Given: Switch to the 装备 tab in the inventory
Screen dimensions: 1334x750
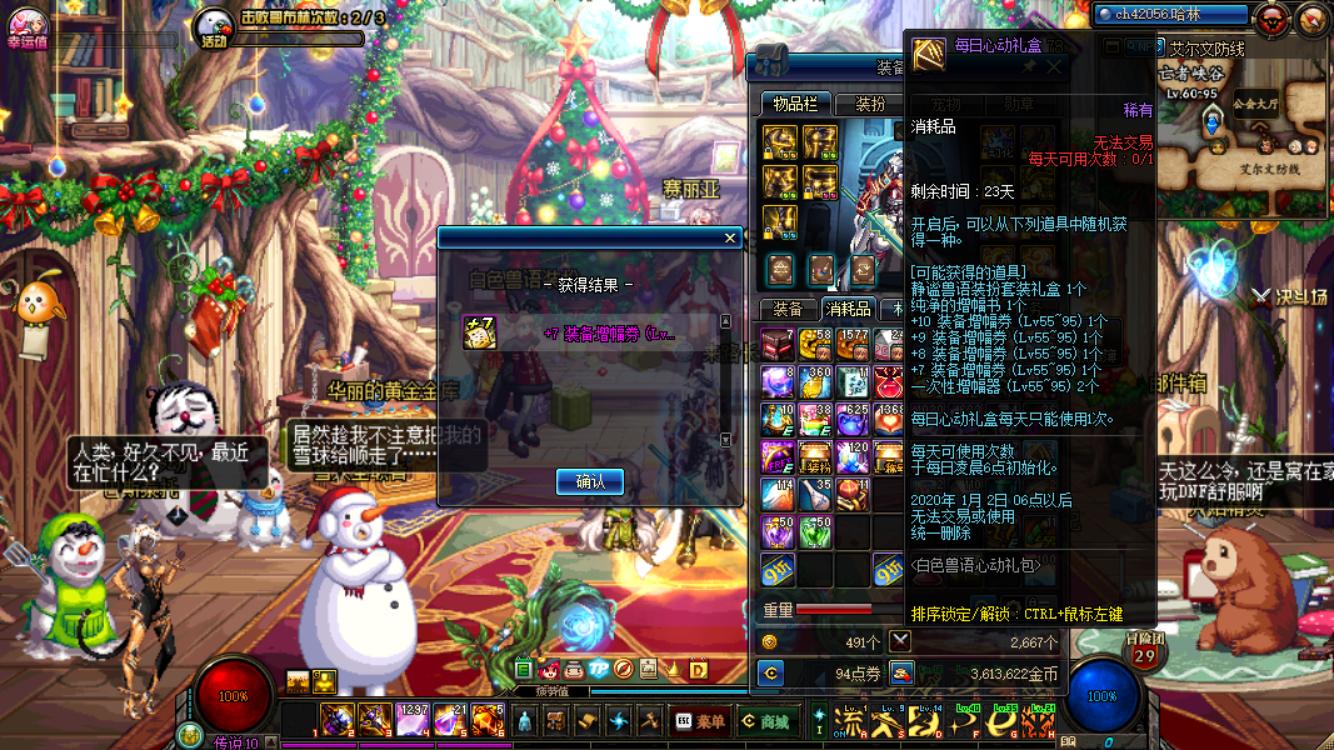Looking at the screenshot, I should 790,308.
